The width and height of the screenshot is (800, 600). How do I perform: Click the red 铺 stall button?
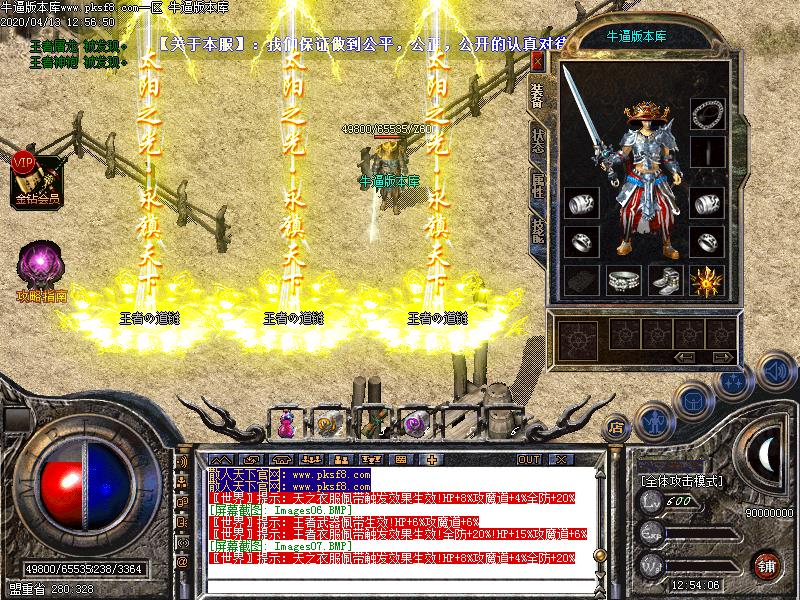pos(767,565)
